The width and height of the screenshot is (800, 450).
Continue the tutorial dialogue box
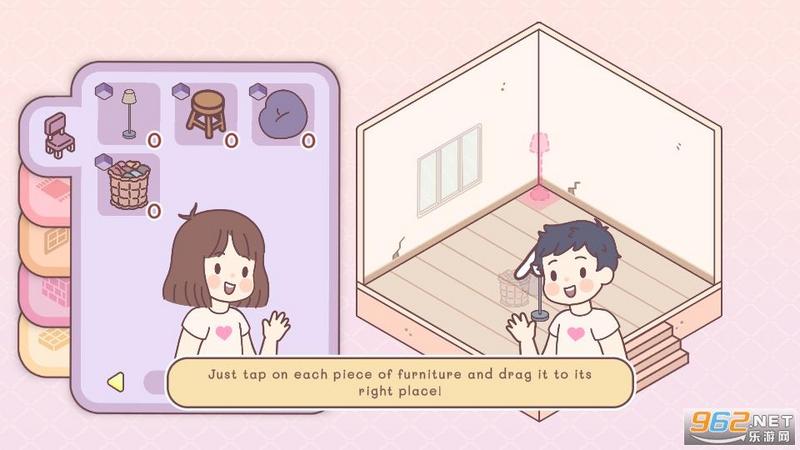tap(399, 382)
